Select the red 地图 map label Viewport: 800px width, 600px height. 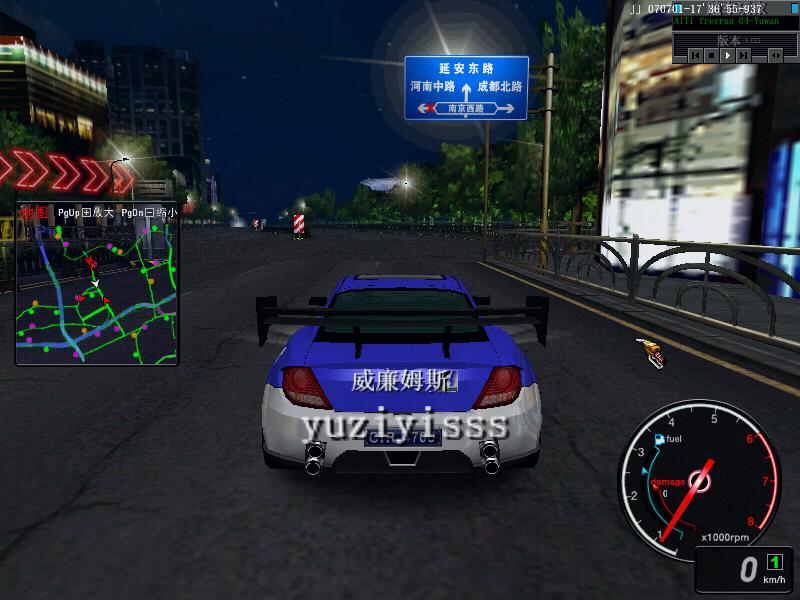point(32,213)
